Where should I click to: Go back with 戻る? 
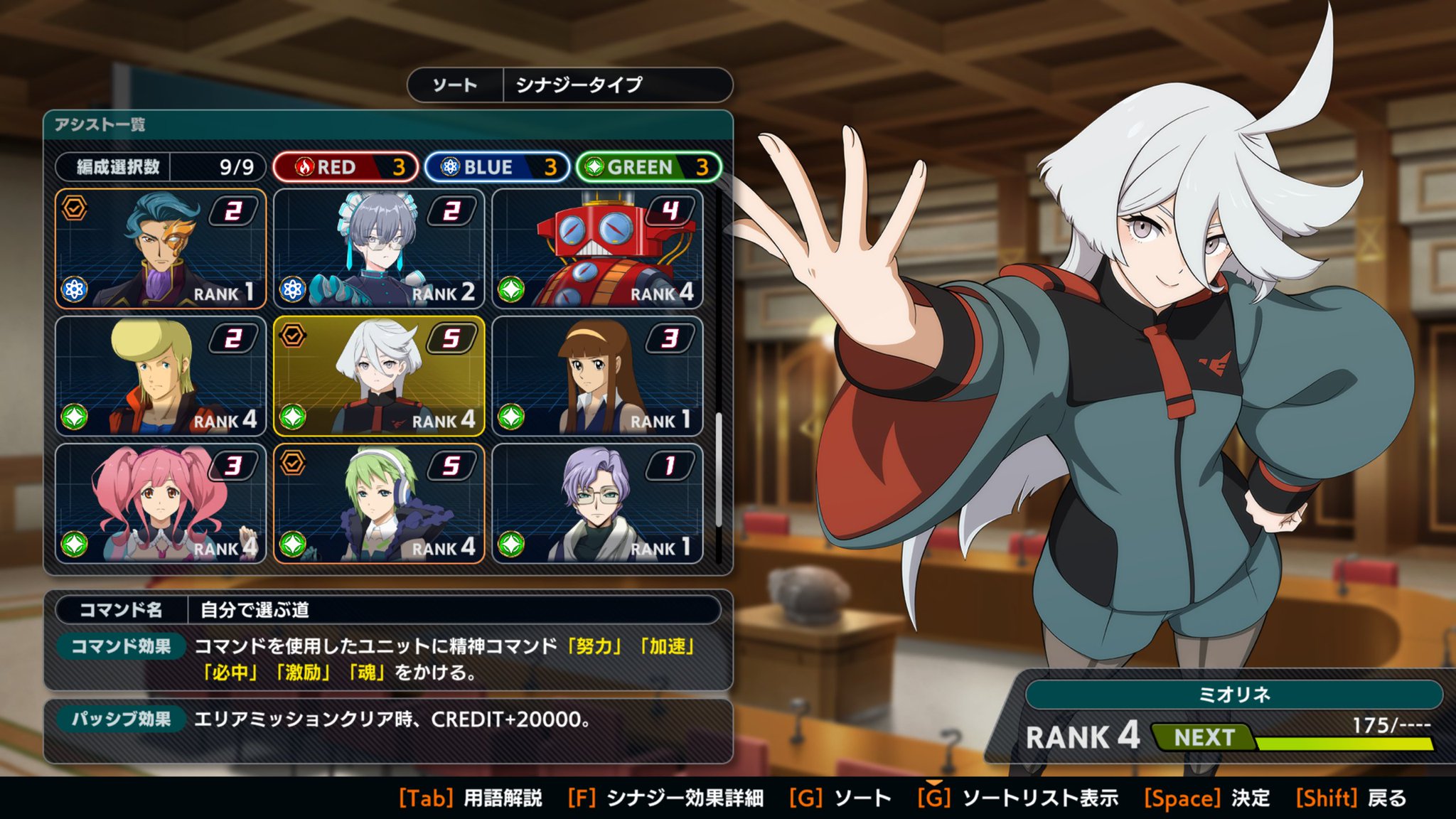[1351, 798]
